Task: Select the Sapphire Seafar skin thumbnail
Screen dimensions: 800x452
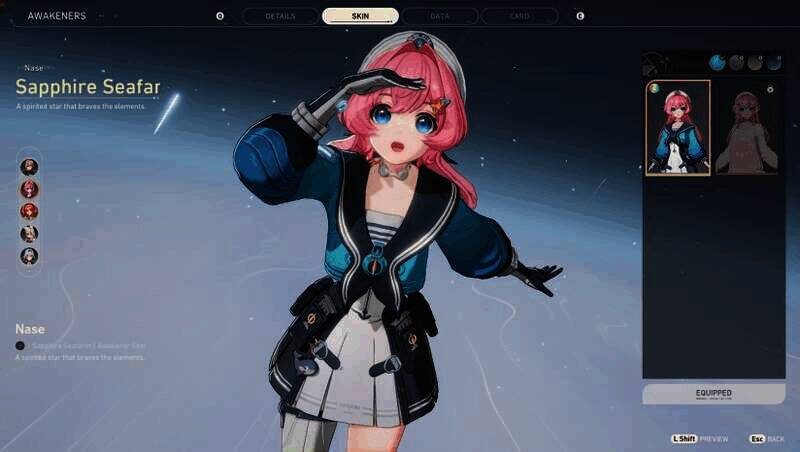Action: (678, 128)
